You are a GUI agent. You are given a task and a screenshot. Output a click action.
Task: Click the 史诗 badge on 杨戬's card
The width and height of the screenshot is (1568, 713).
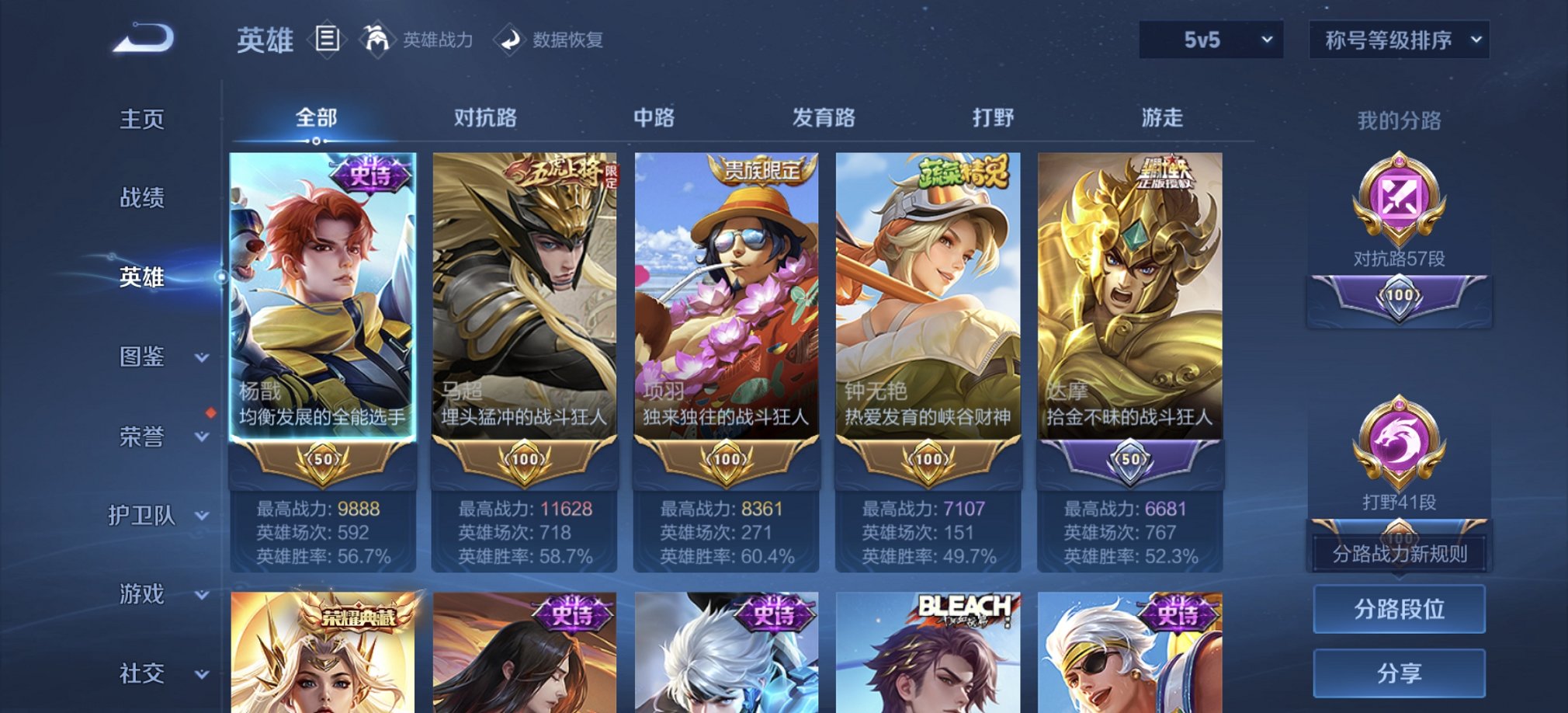point(366,172)
